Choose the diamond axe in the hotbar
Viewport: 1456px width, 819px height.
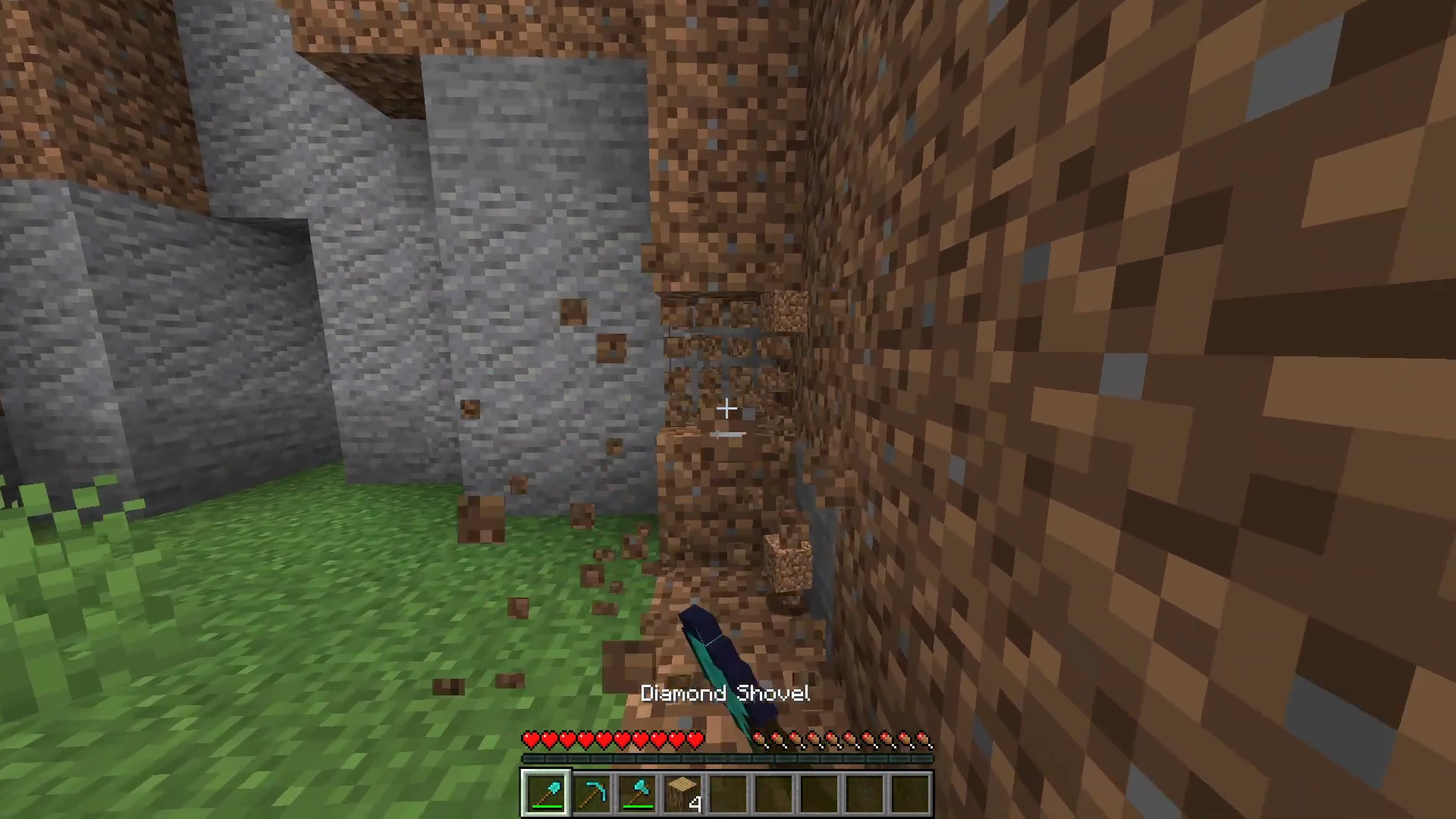pyautogui.click(x=637, y=793)
